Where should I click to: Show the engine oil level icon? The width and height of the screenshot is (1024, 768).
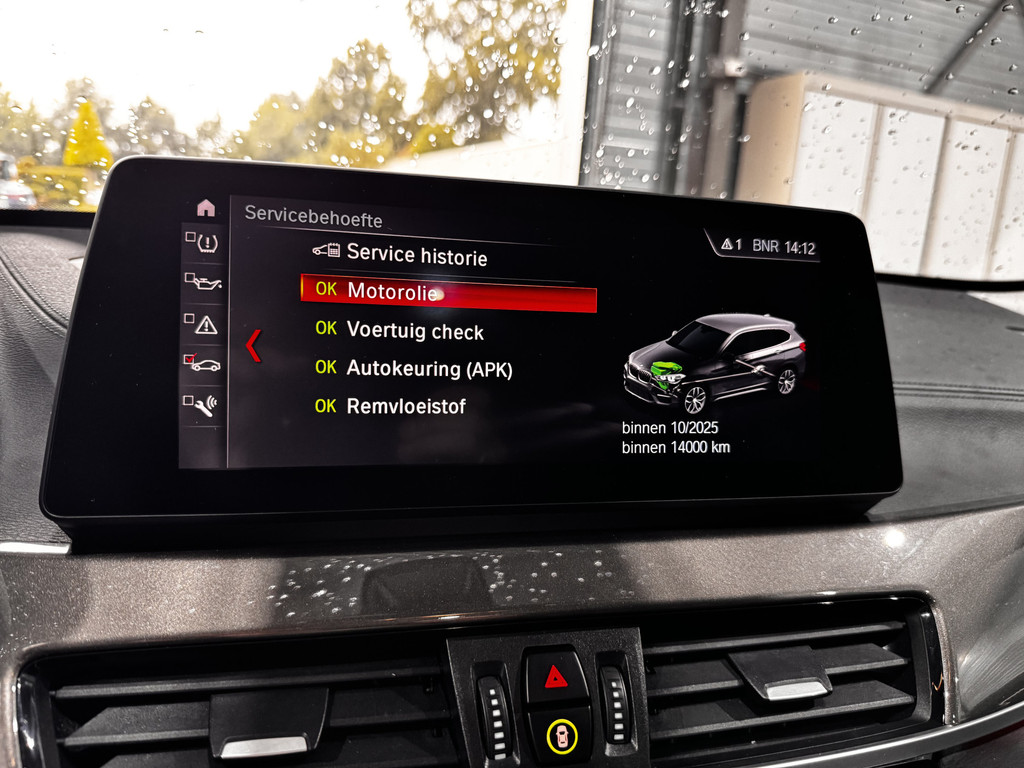(x=205, y=283)
